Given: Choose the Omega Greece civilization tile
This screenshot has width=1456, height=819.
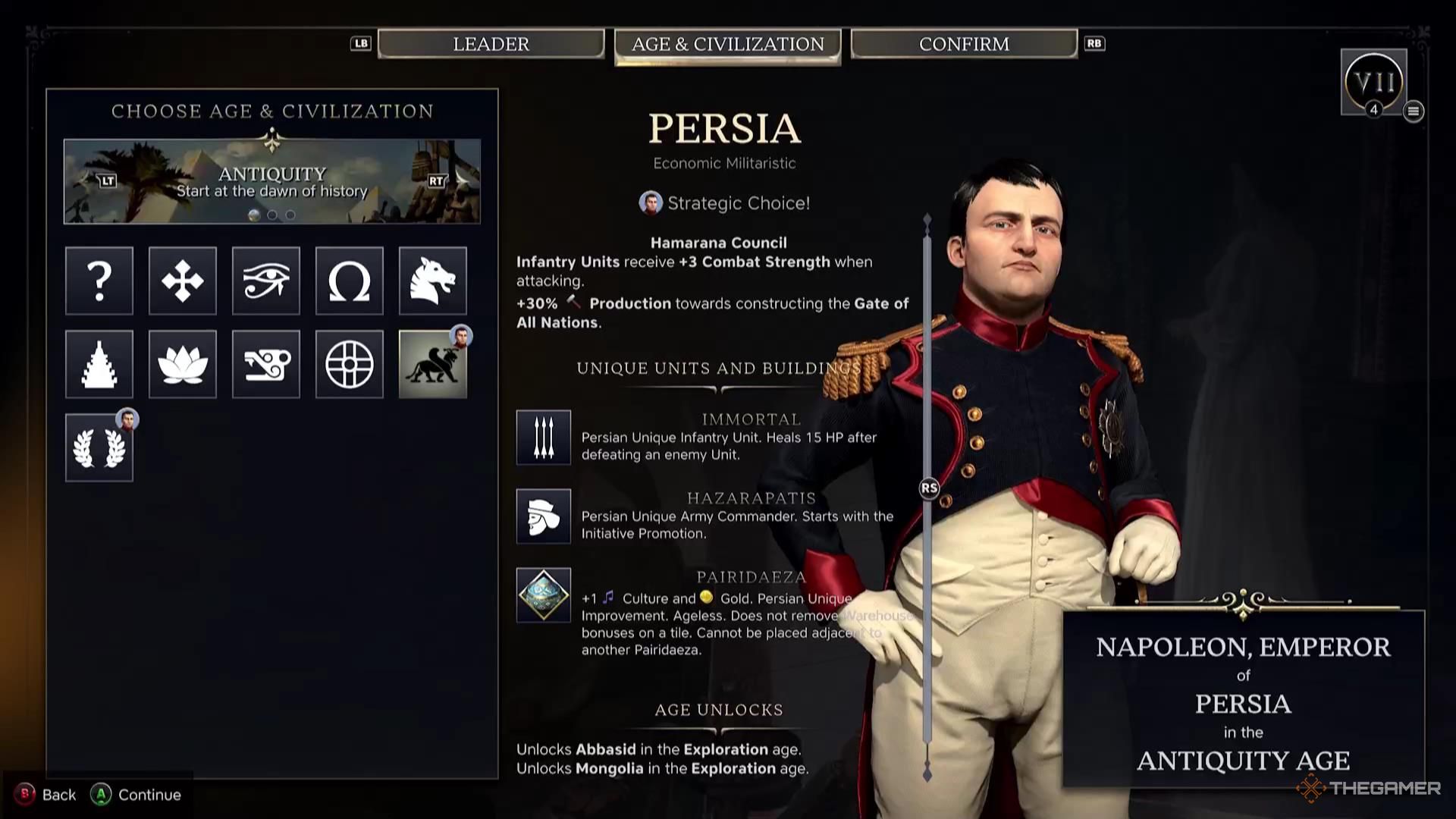Looking at the screenshot, I should [x=350, y=281].
